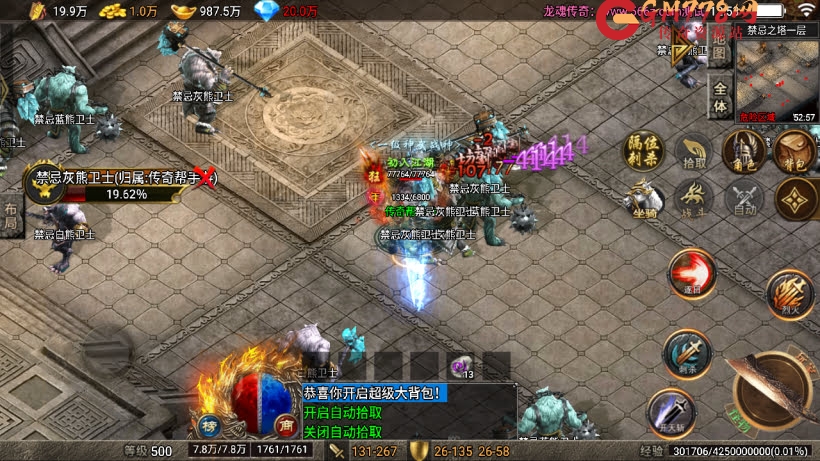This screenshot has width=820, height=461.
Task: Use the 开天斩 skill
Action: point(670,411)
